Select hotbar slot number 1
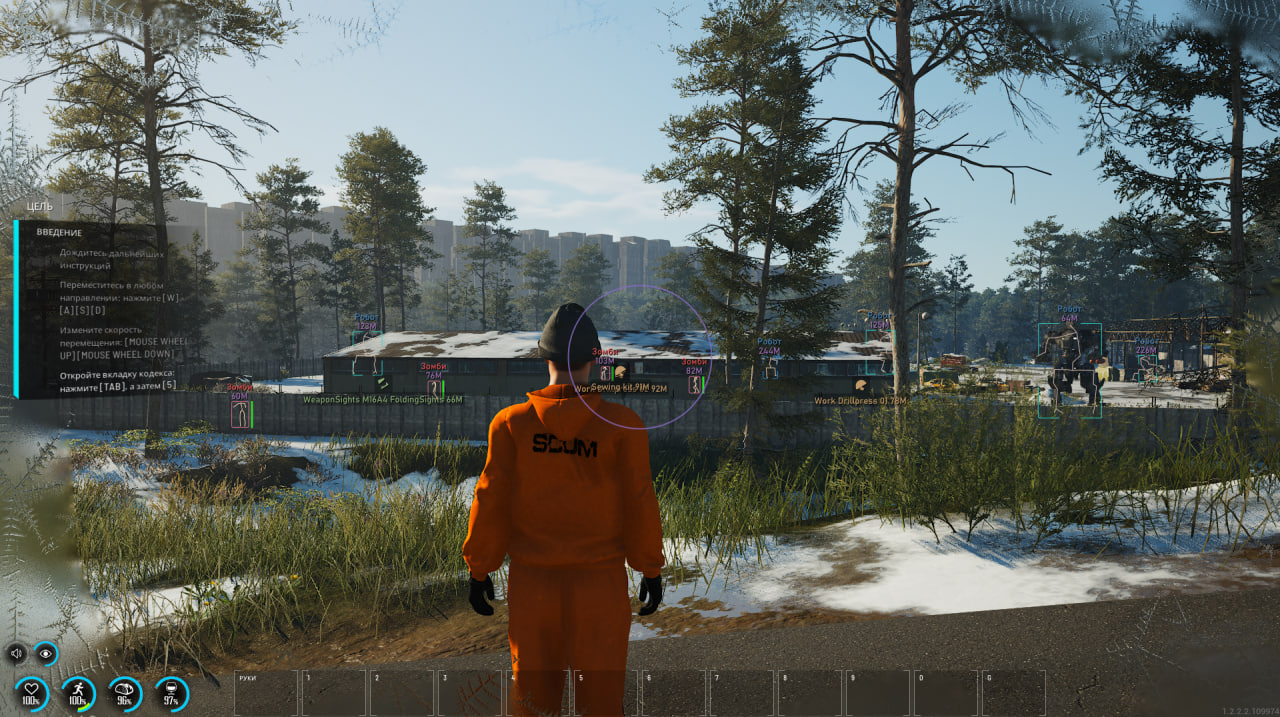 [334, 692]
